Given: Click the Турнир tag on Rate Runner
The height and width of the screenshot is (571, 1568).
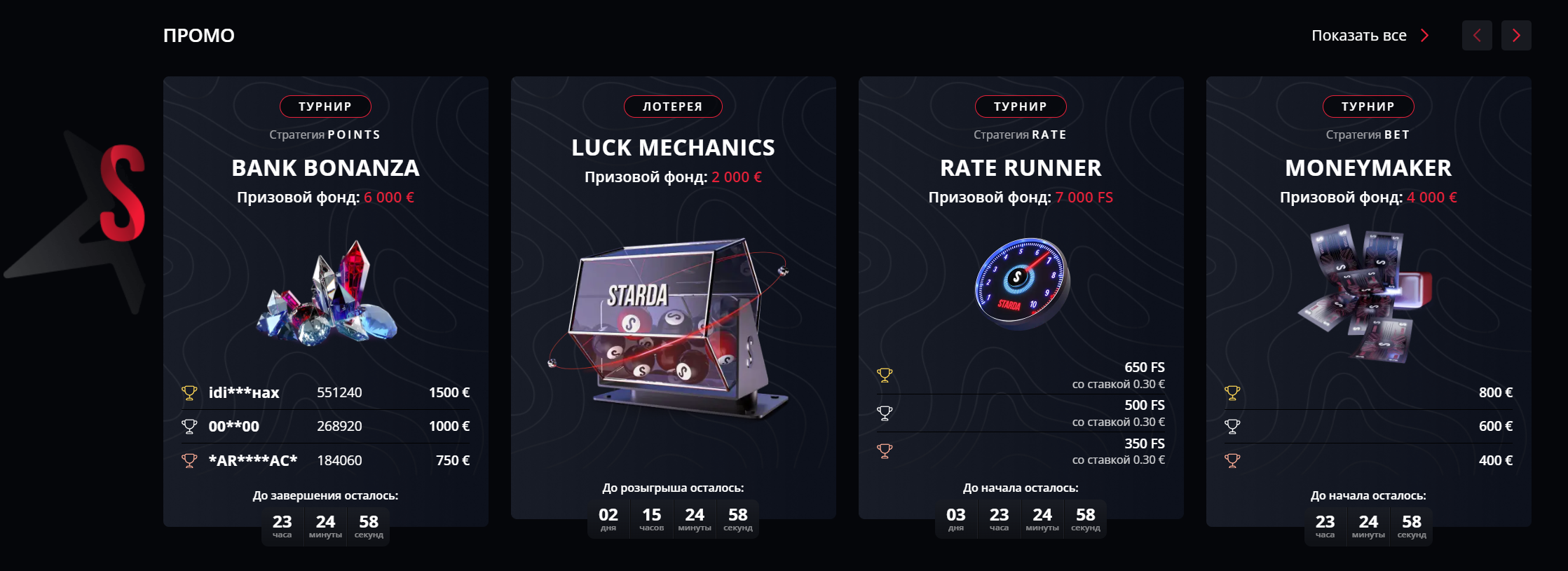Looking at the screenshot, I should (1021, 106).
